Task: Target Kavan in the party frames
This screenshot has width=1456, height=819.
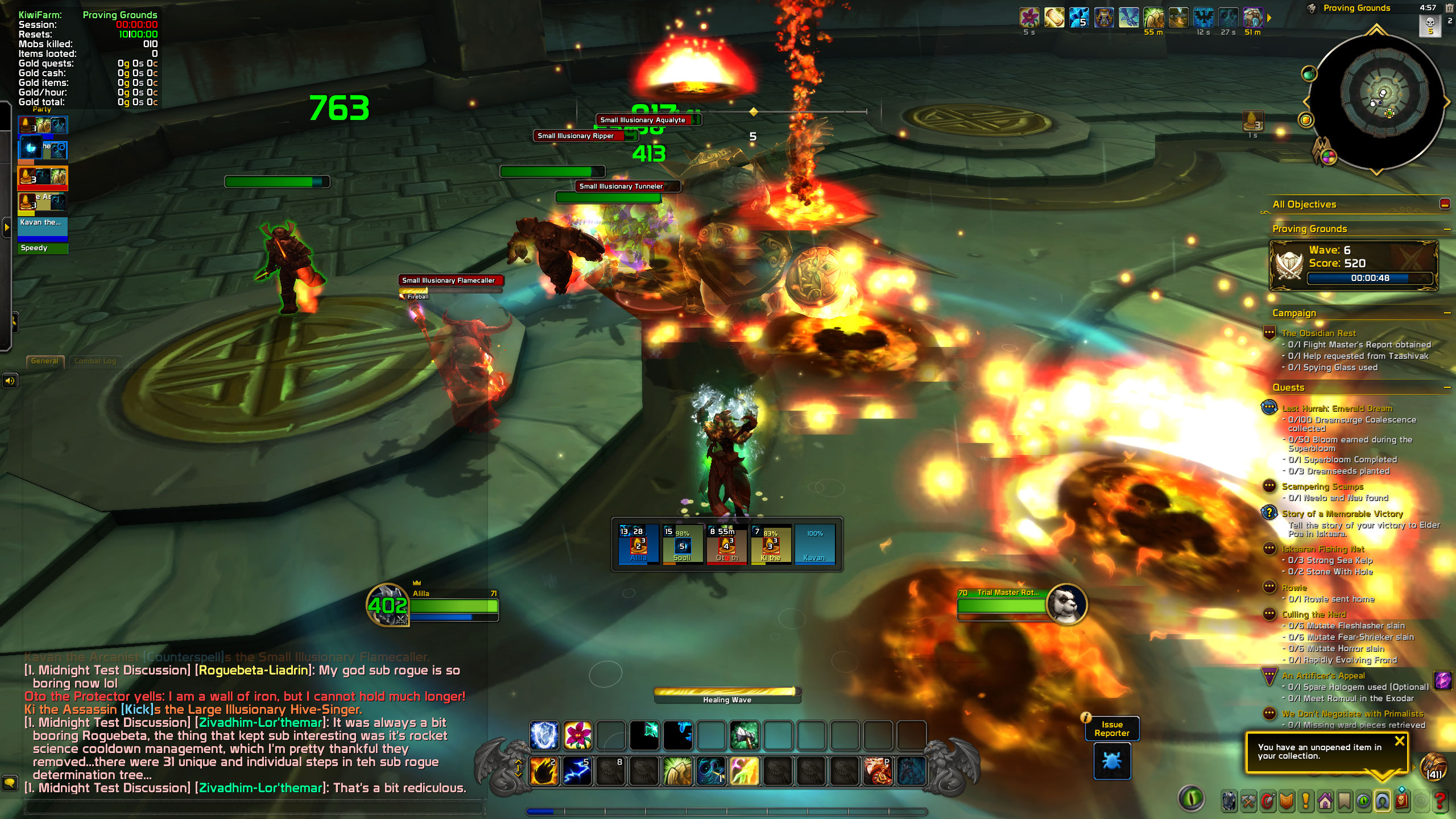Action: tap(814, 545)
